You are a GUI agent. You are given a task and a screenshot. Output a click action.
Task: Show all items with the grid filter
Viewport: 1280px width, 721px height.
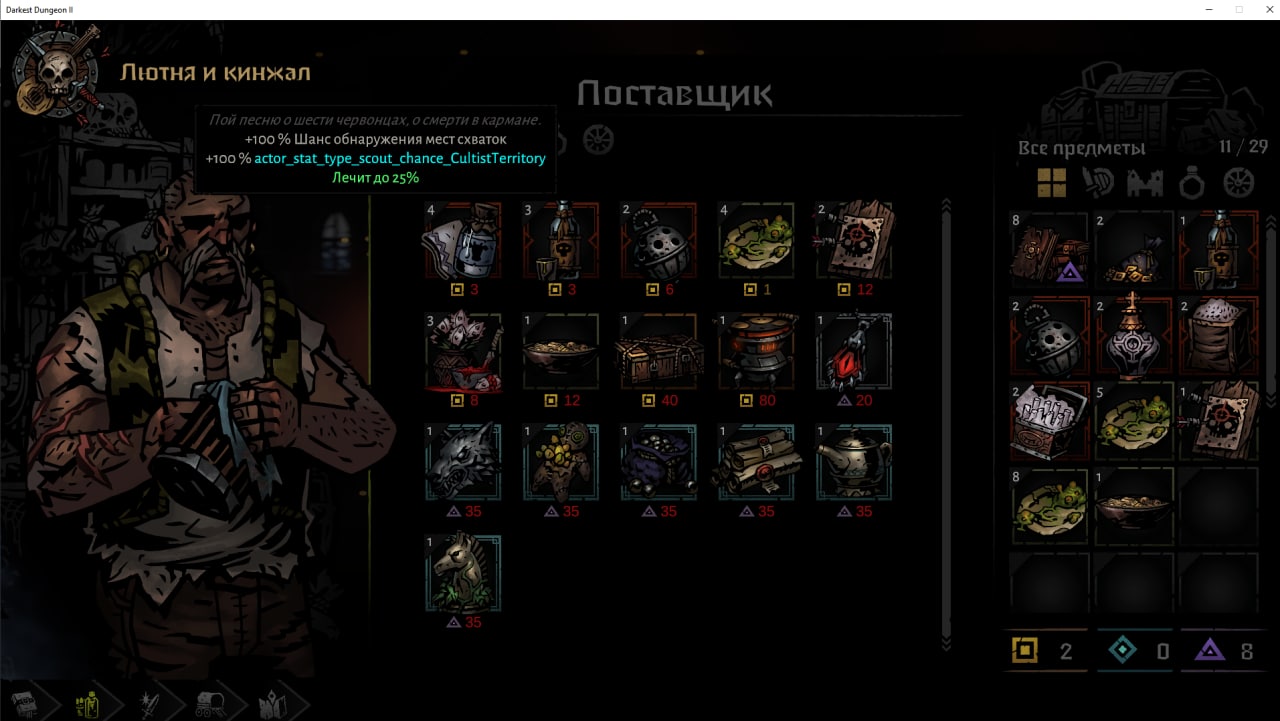coord(1051,183)
